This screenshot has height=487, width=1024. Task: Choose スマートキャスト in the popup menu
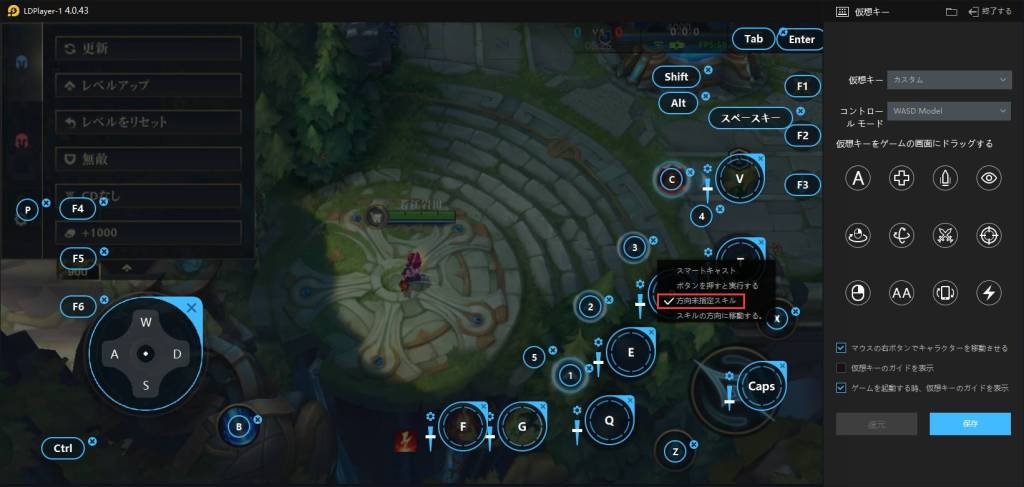click(706, 271)
